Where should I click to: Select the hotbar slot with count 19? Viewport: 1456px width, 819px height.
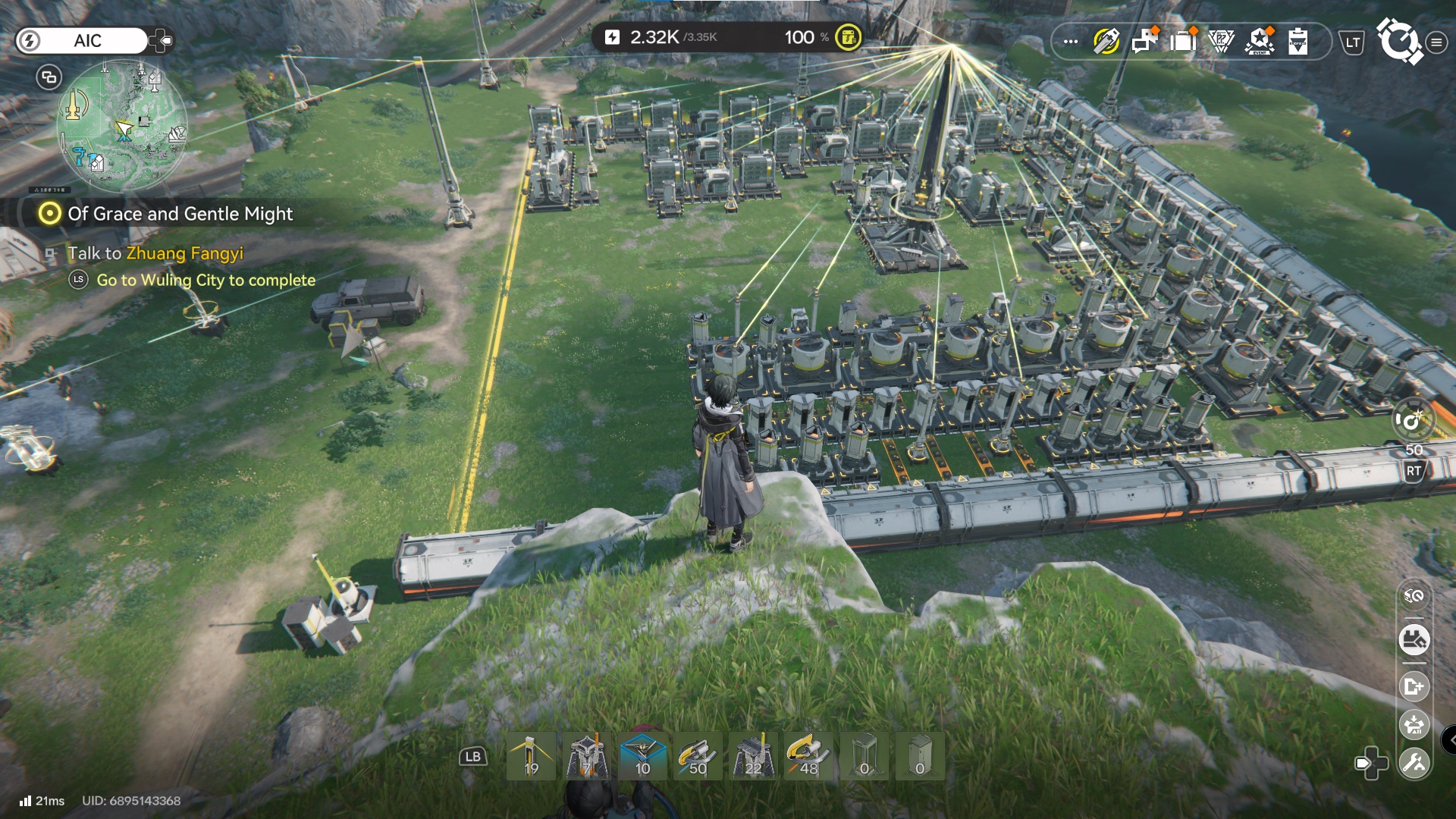(x=531, y=756)
